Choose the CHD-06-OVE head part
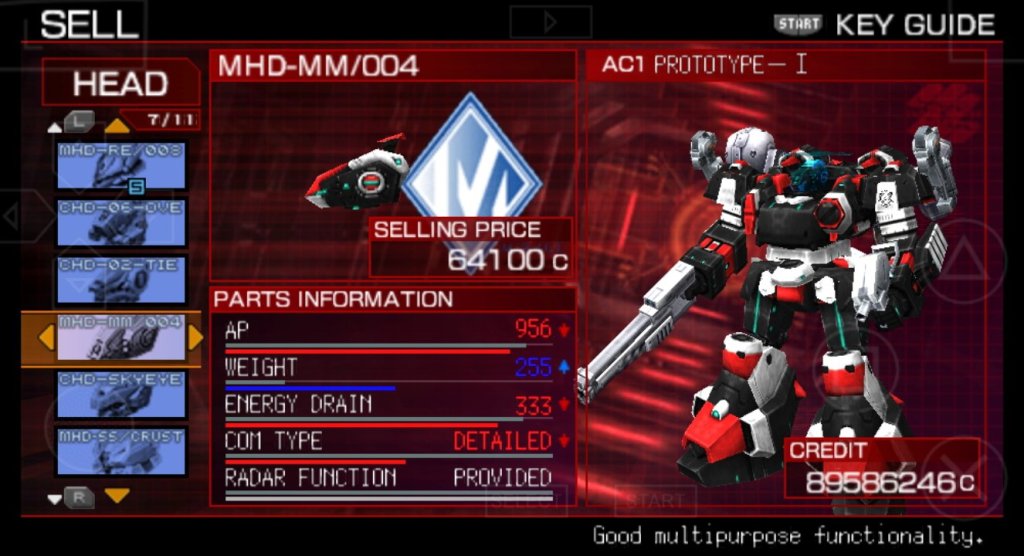This screenshot has width=1024, height=556. pos(121,223)
